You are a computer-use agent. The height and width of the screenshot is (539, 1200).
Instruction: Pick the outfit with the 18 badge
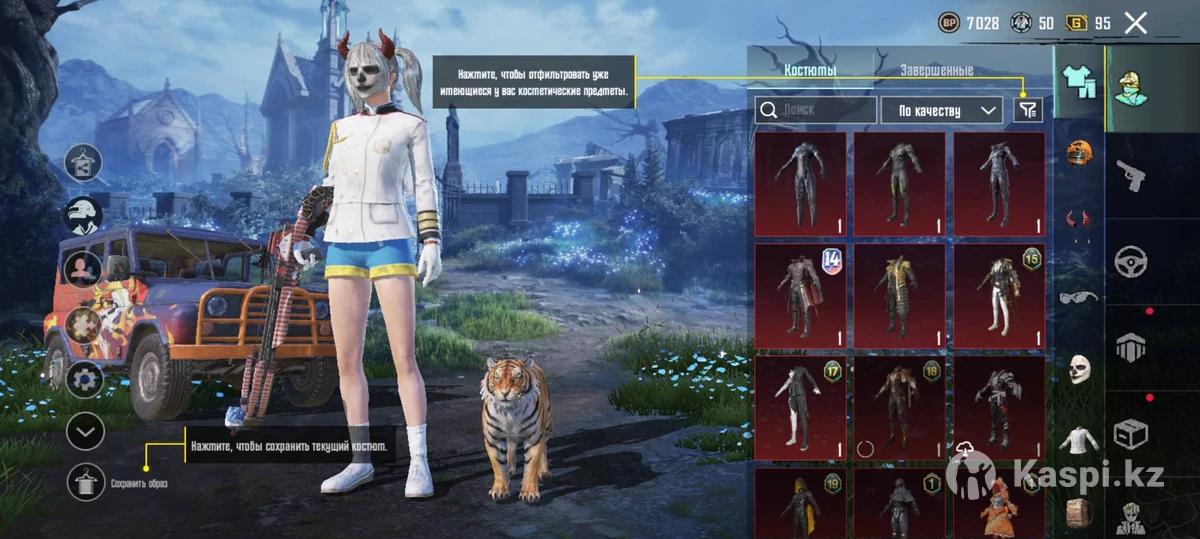899,407
